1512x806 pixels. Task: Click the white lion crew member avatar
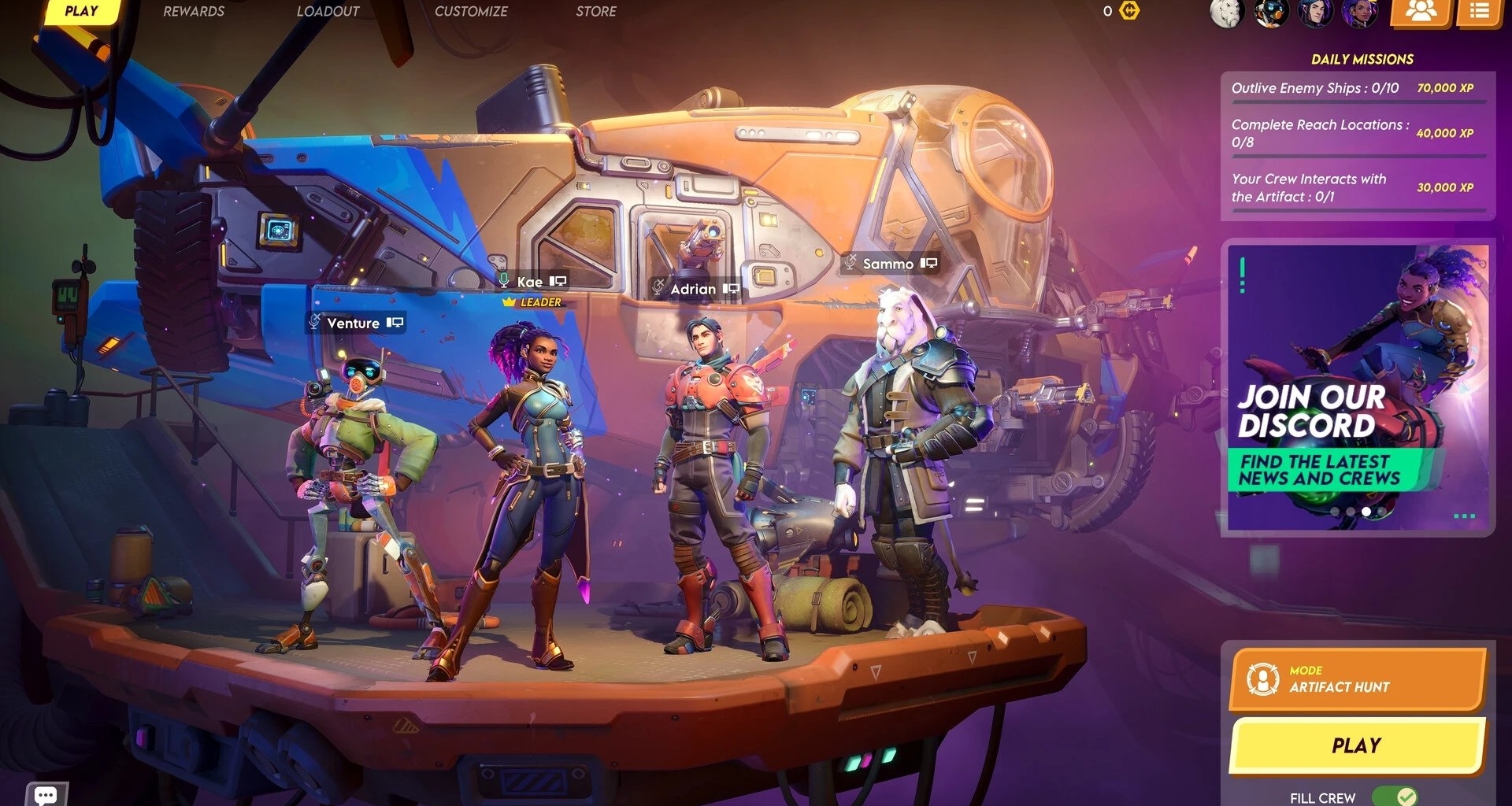tap(1226, 13)
